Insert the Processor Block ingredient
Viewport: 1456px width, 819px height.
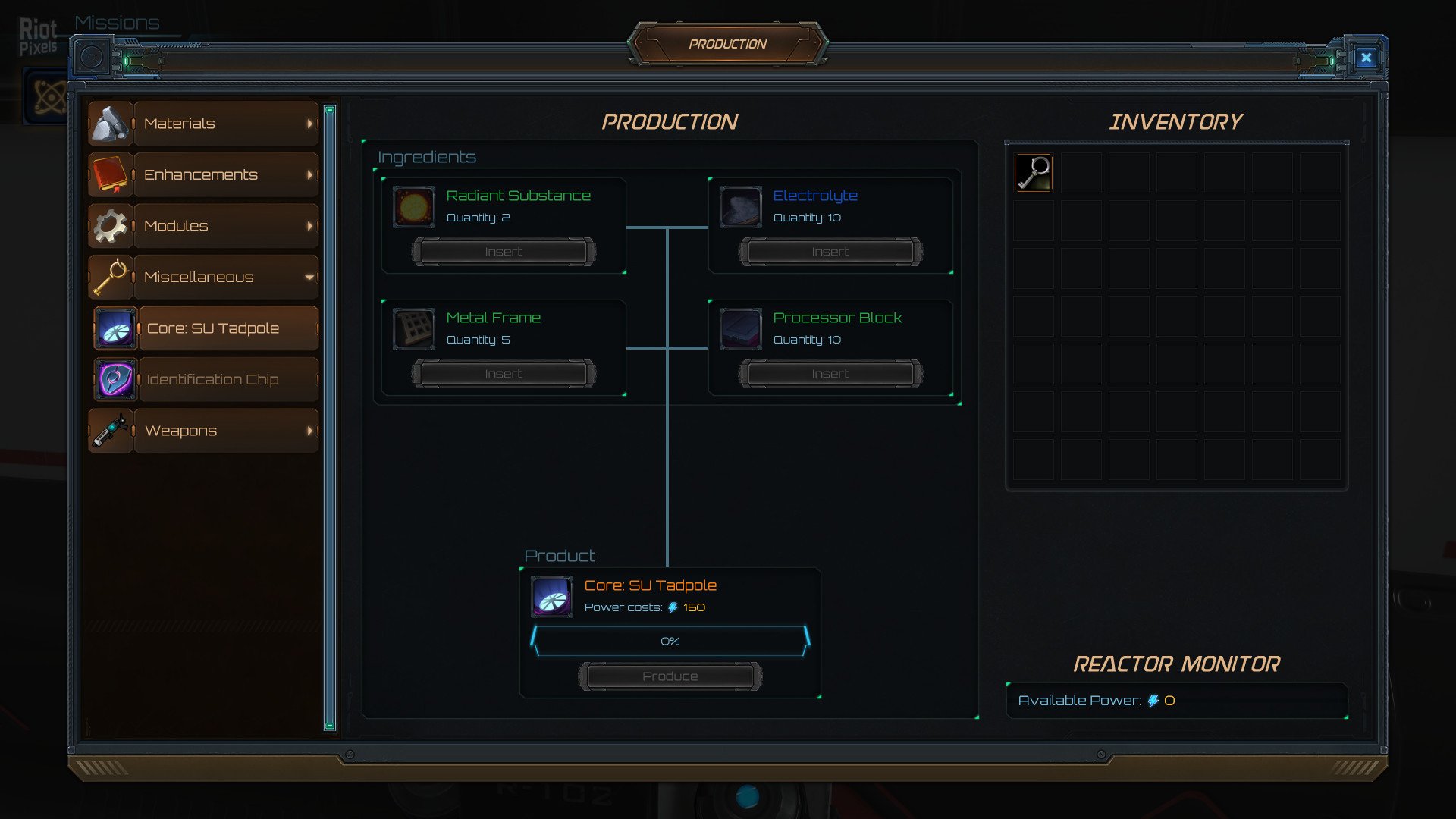pyautogui.click(x=830, y=374)
